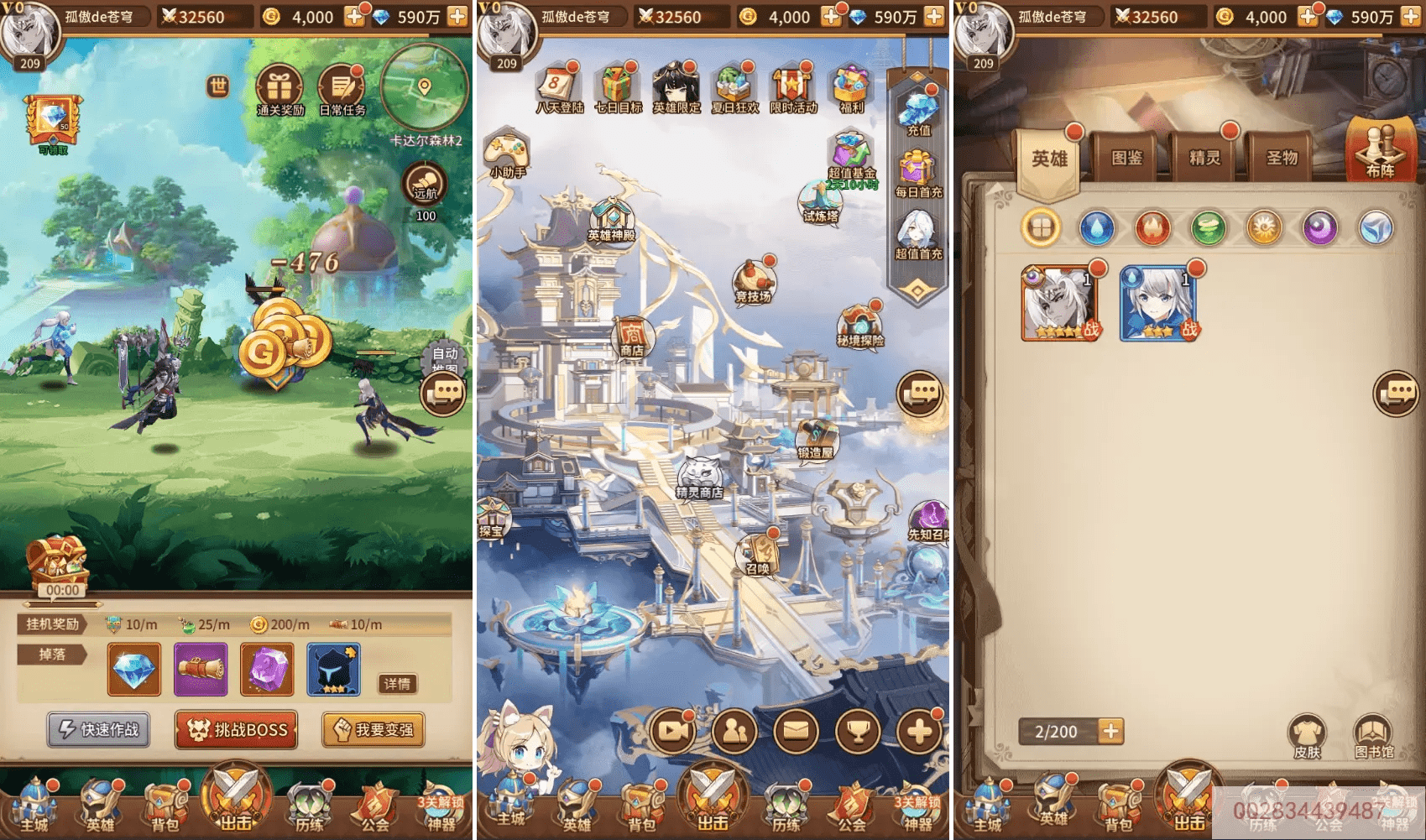Screen dimensions: 1426x840
Task: Enter the 英雄神殿 hero temple
Action: [611, 220]
